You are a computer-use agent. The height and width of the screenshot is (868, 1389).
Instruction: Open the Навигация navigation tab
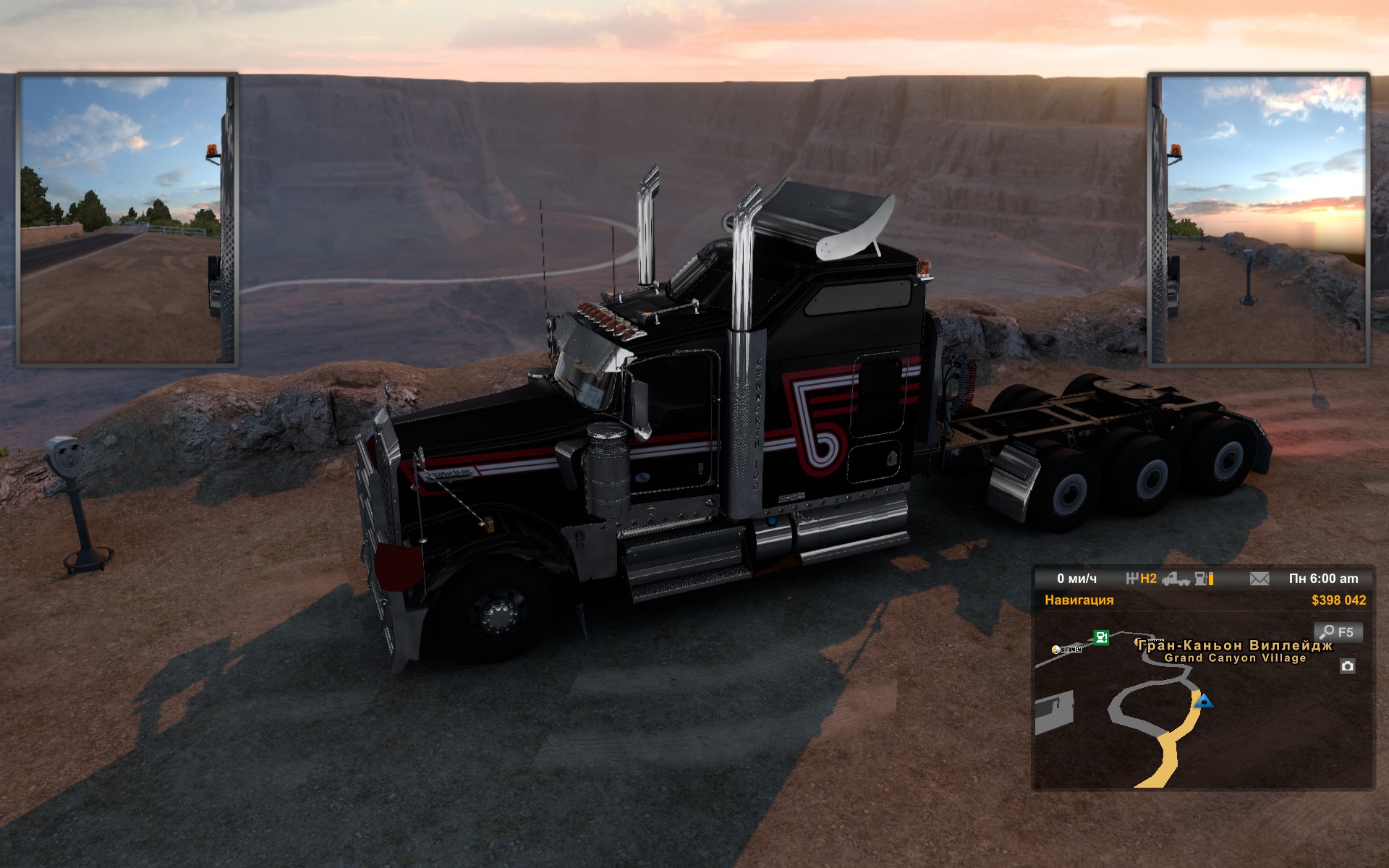(x=1079, y=600)
